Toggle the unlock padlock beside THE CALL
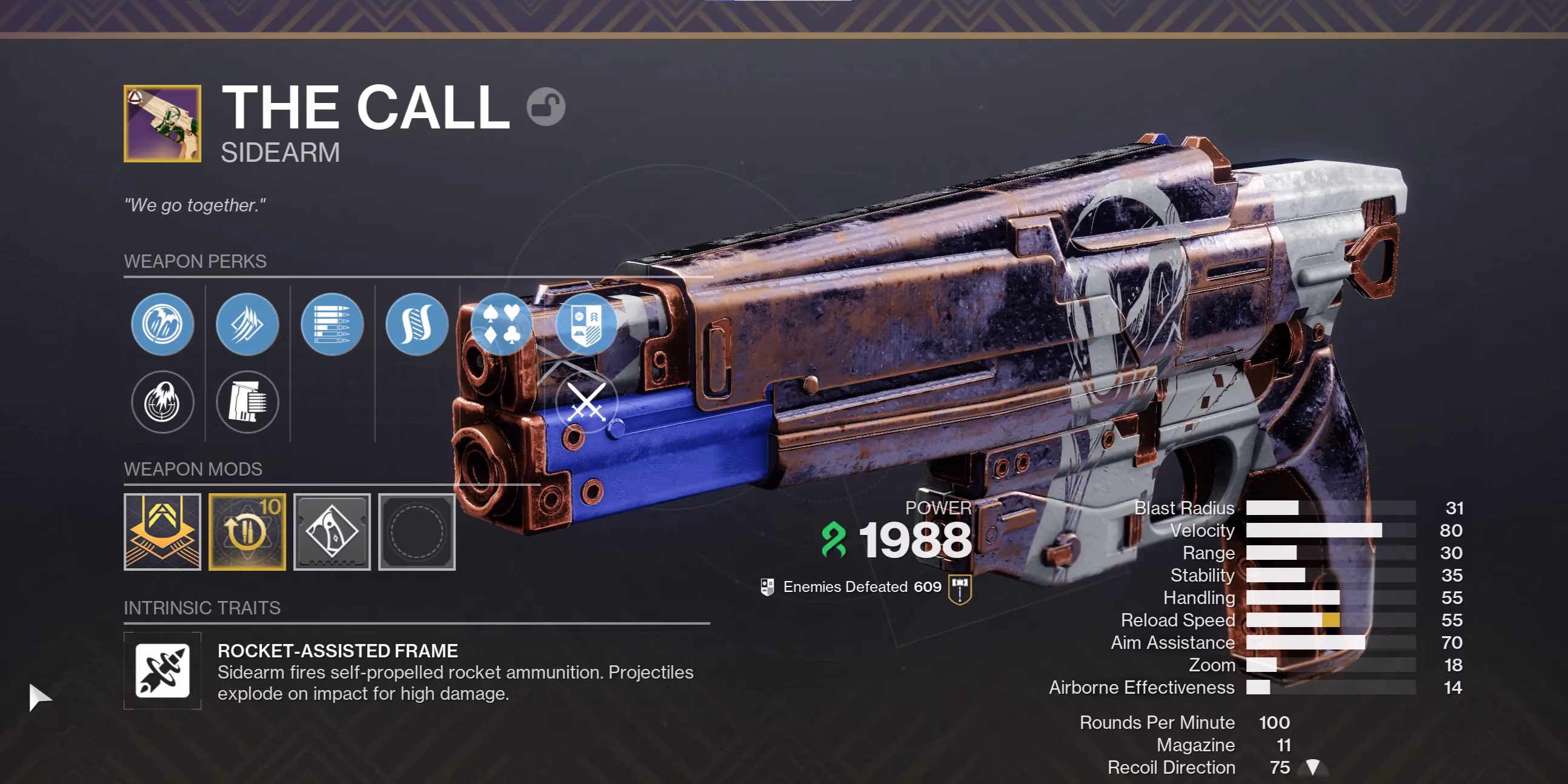The width and height of the screenshot is (1568, 784). click(546, 106)
